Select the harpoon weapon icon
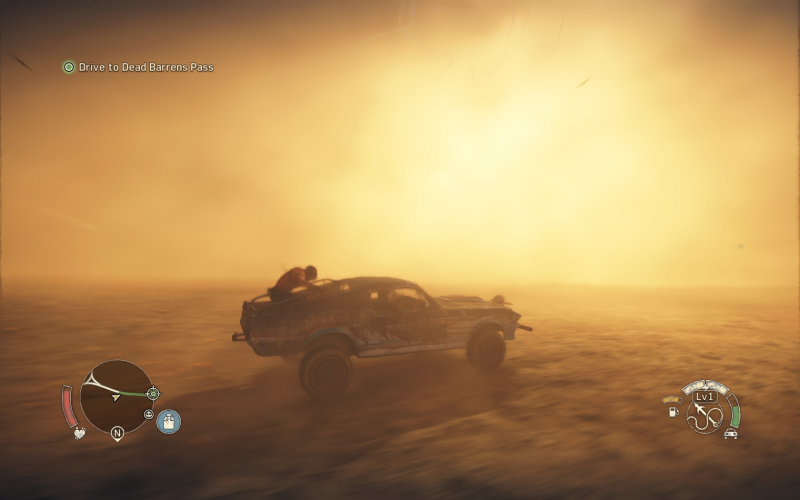This screenshot has width=800, height=500. 708,415
